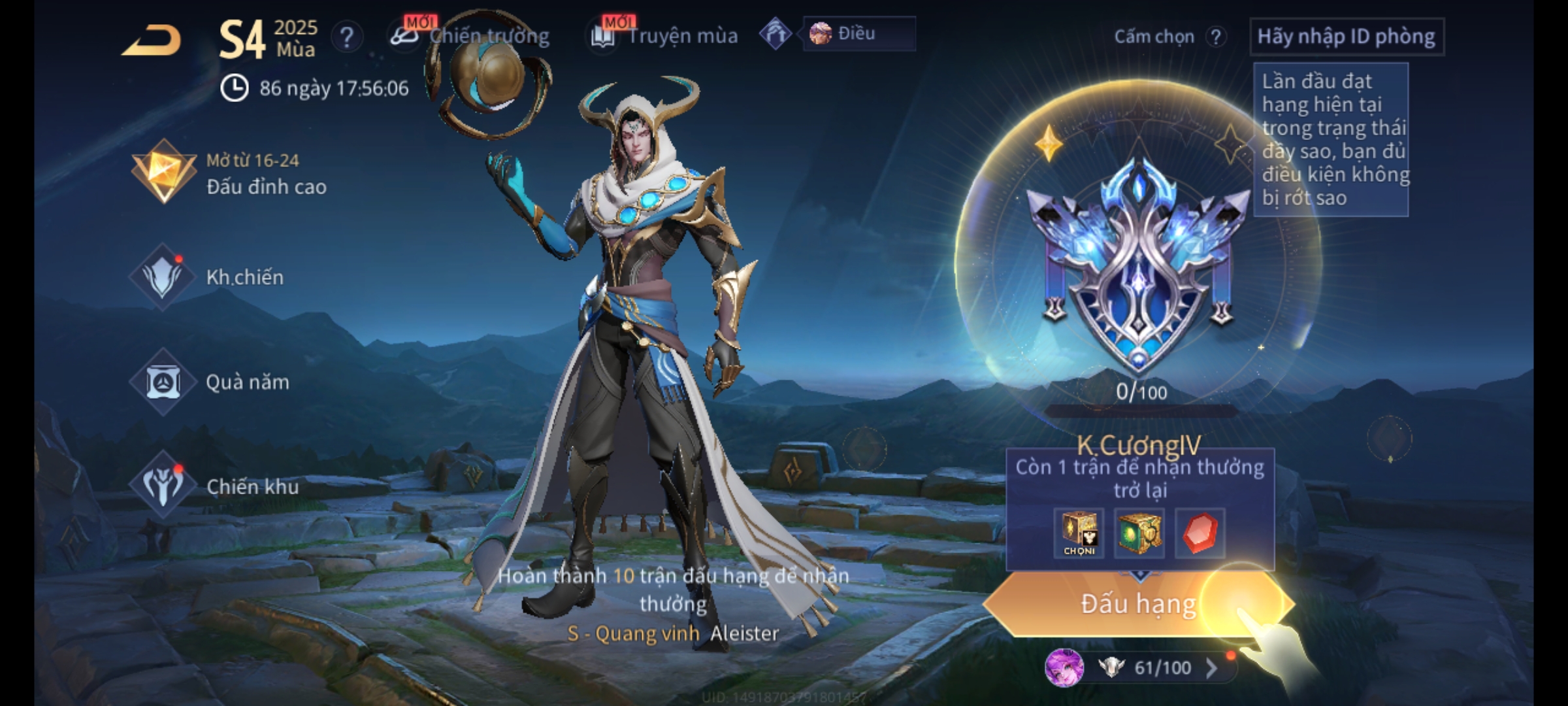The width and height of the screenshot is (1568, 706).
Task: Select the golden CHỌN reward chest
Action: click(x=1079, y=533)
